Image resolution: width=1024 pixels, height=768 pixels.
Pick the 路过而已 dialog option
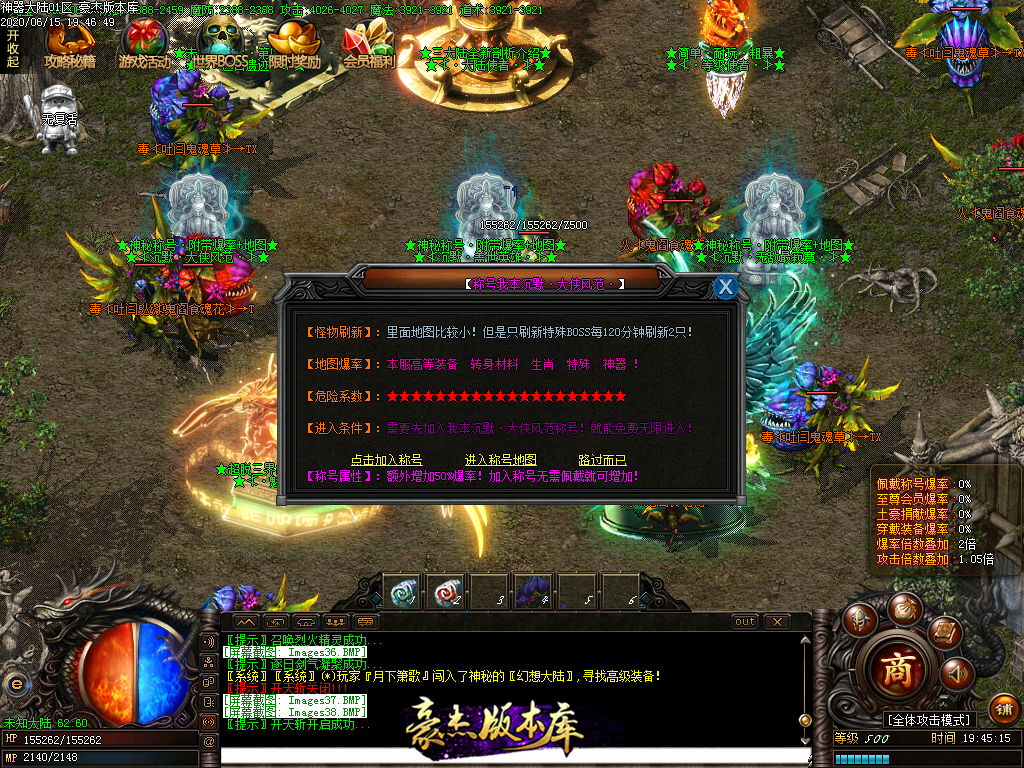click(602, 460)
